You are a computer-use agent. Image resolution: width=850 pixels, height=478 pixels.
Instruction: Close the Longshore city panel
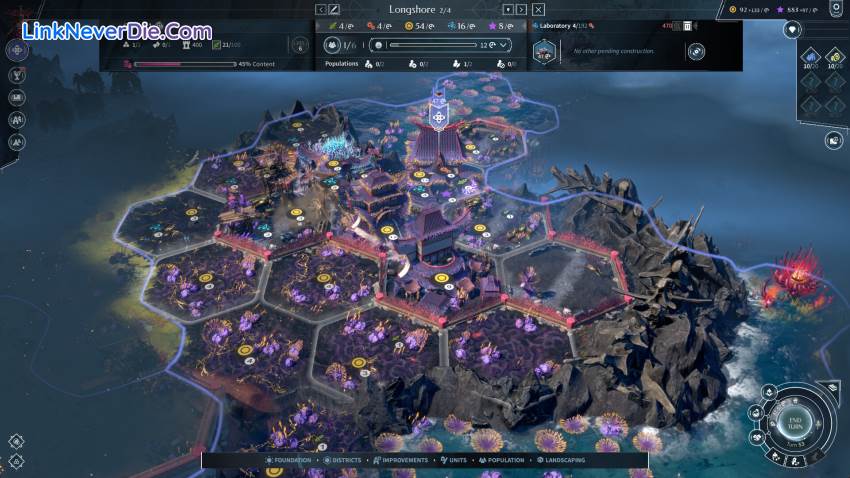pos(538,10)
